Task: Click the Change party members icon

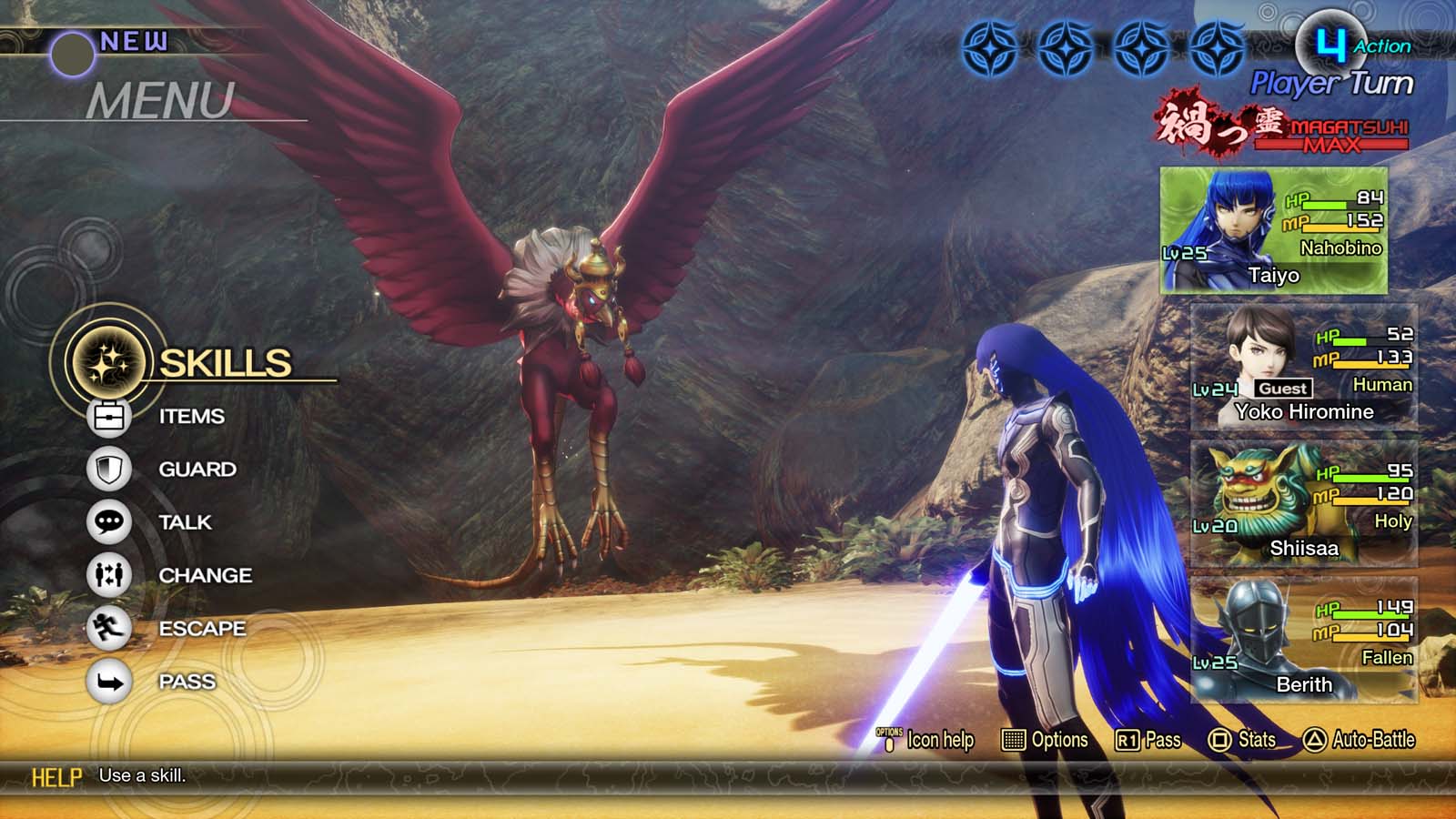Action: coord(109,575)
